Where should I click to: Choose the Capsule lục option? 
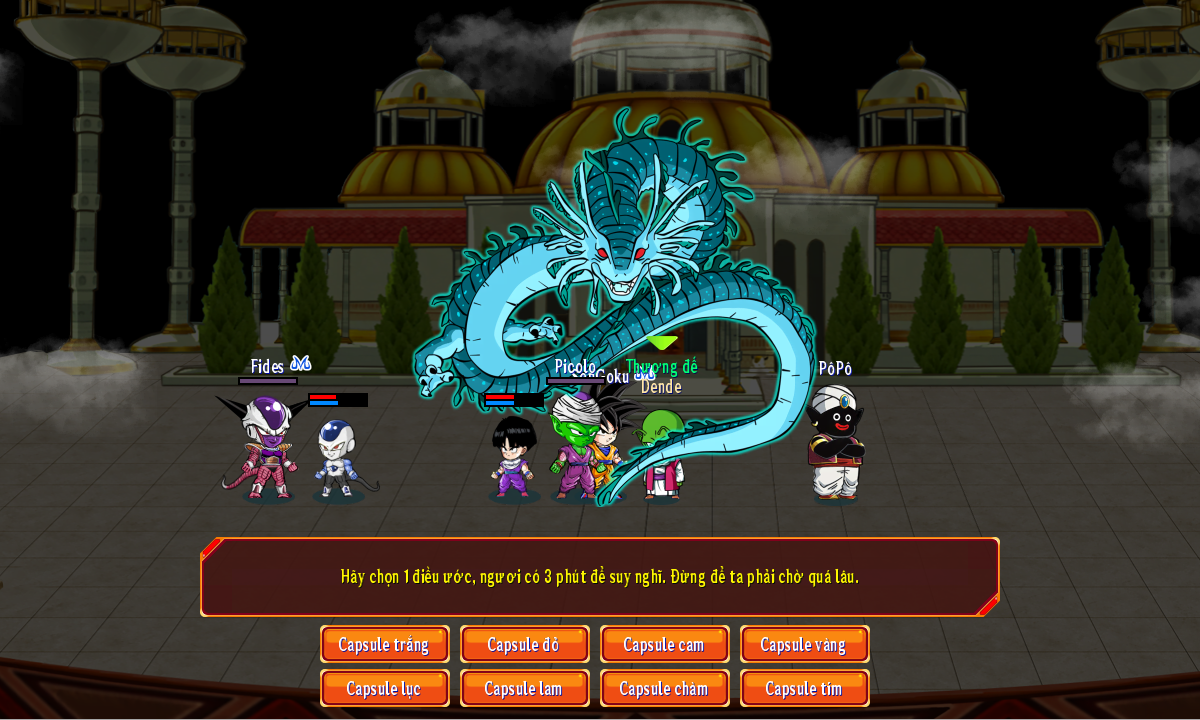pyautogui.click(x=384, y=688)
